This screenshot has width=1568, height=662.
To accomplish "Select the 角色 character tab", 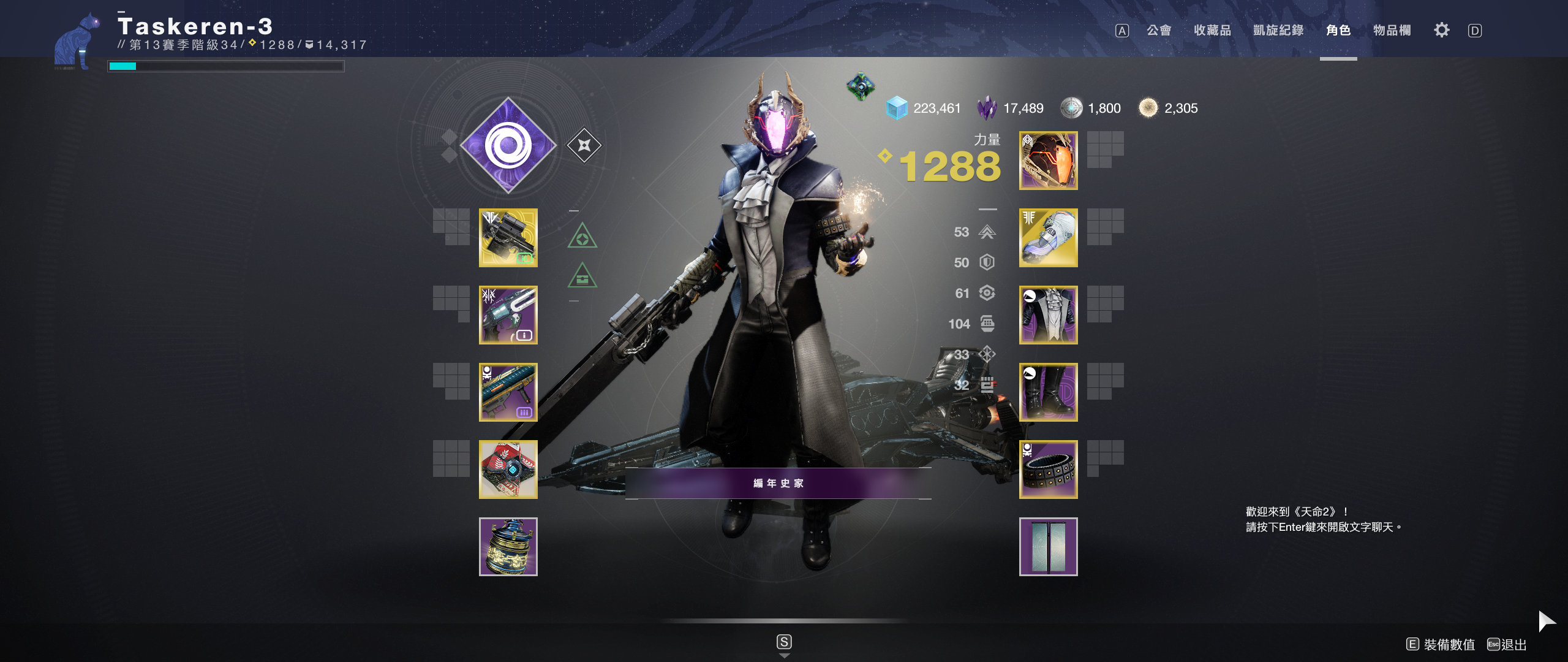I will click(x=1338, y=31).
